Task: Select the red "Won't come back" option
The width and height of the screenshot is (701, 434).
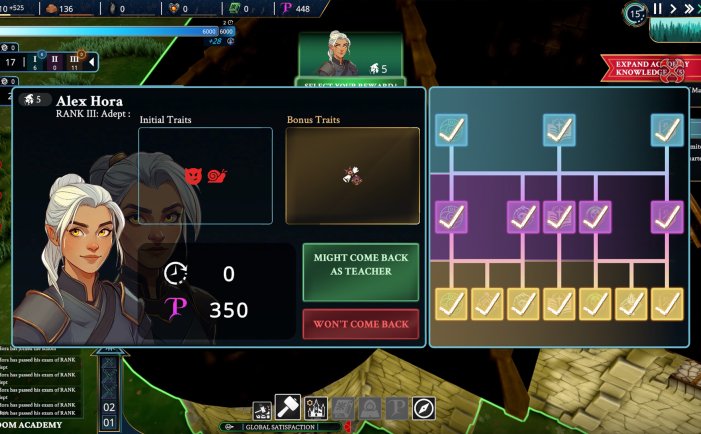Action: tap(360, 324)
